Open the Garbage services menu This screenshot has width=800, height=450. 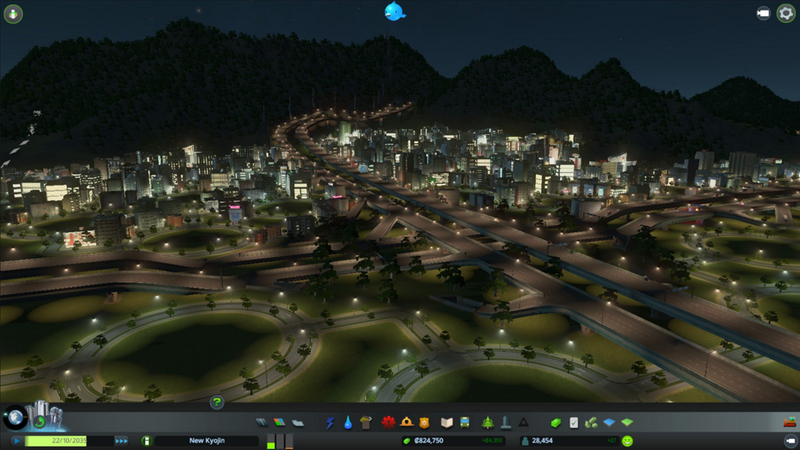(x=367, y=423)
